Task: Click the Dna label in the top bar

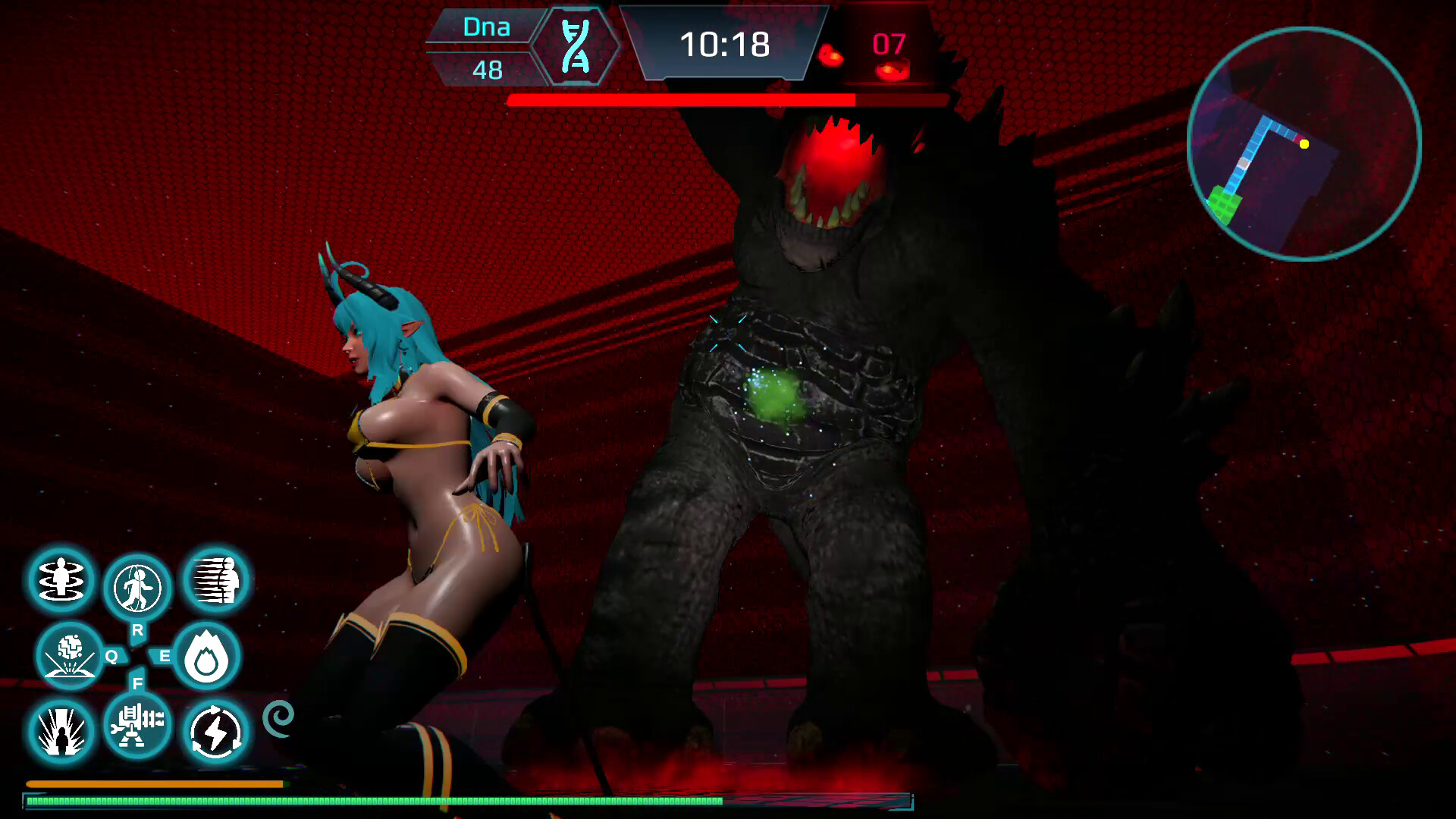Action: [486, 27]
